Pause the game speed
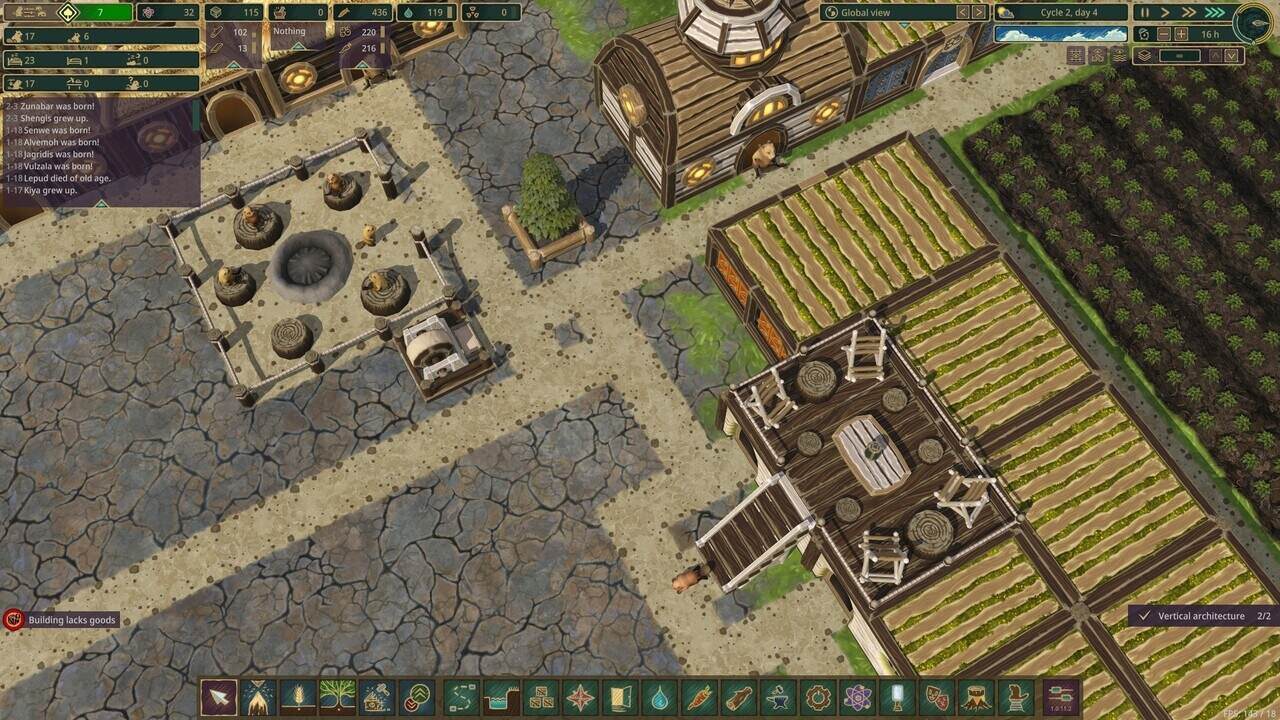Screen dimensions: 1280x720 coord(1145,12)
